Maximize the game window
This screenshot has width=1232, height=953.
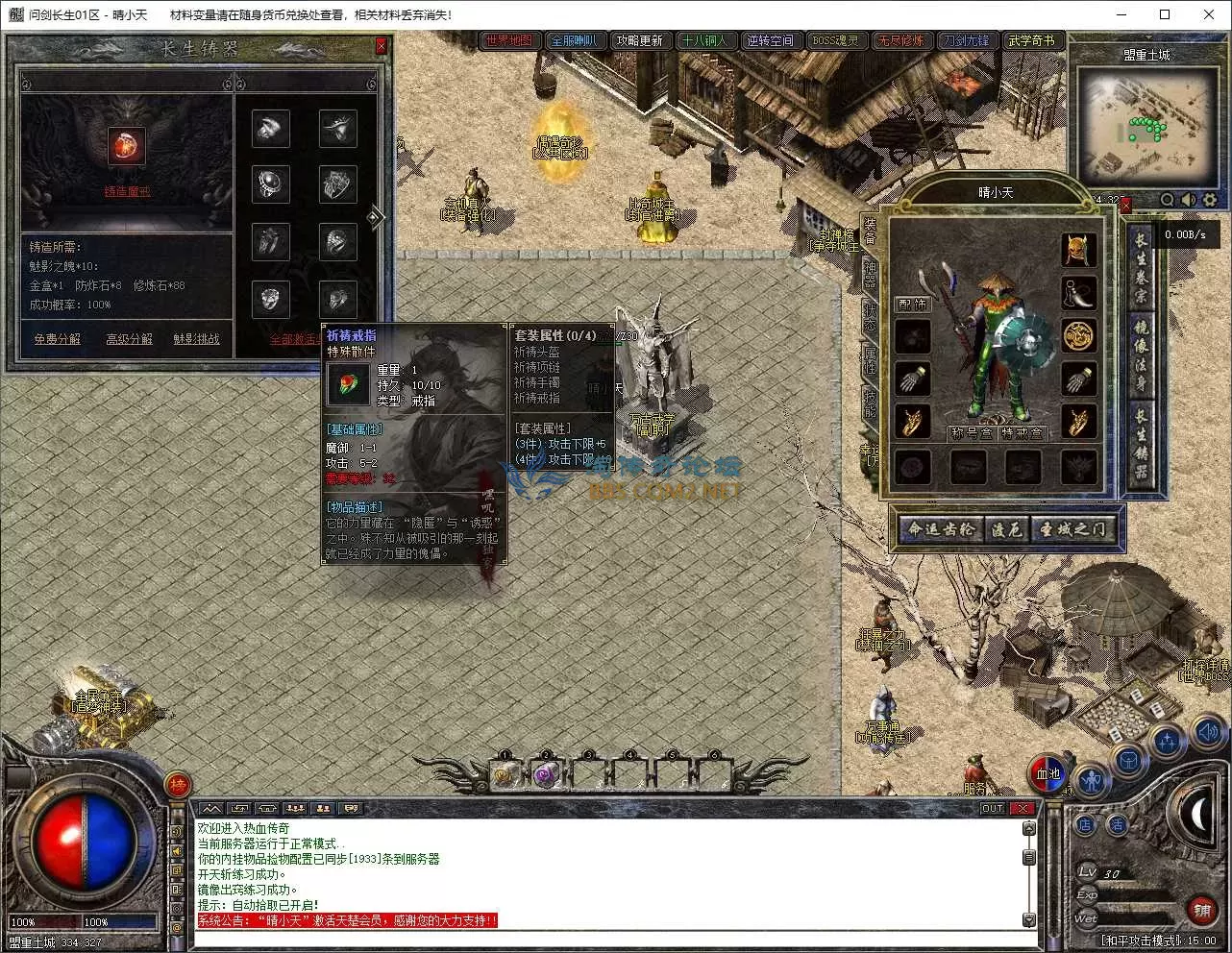point(1165,14)
